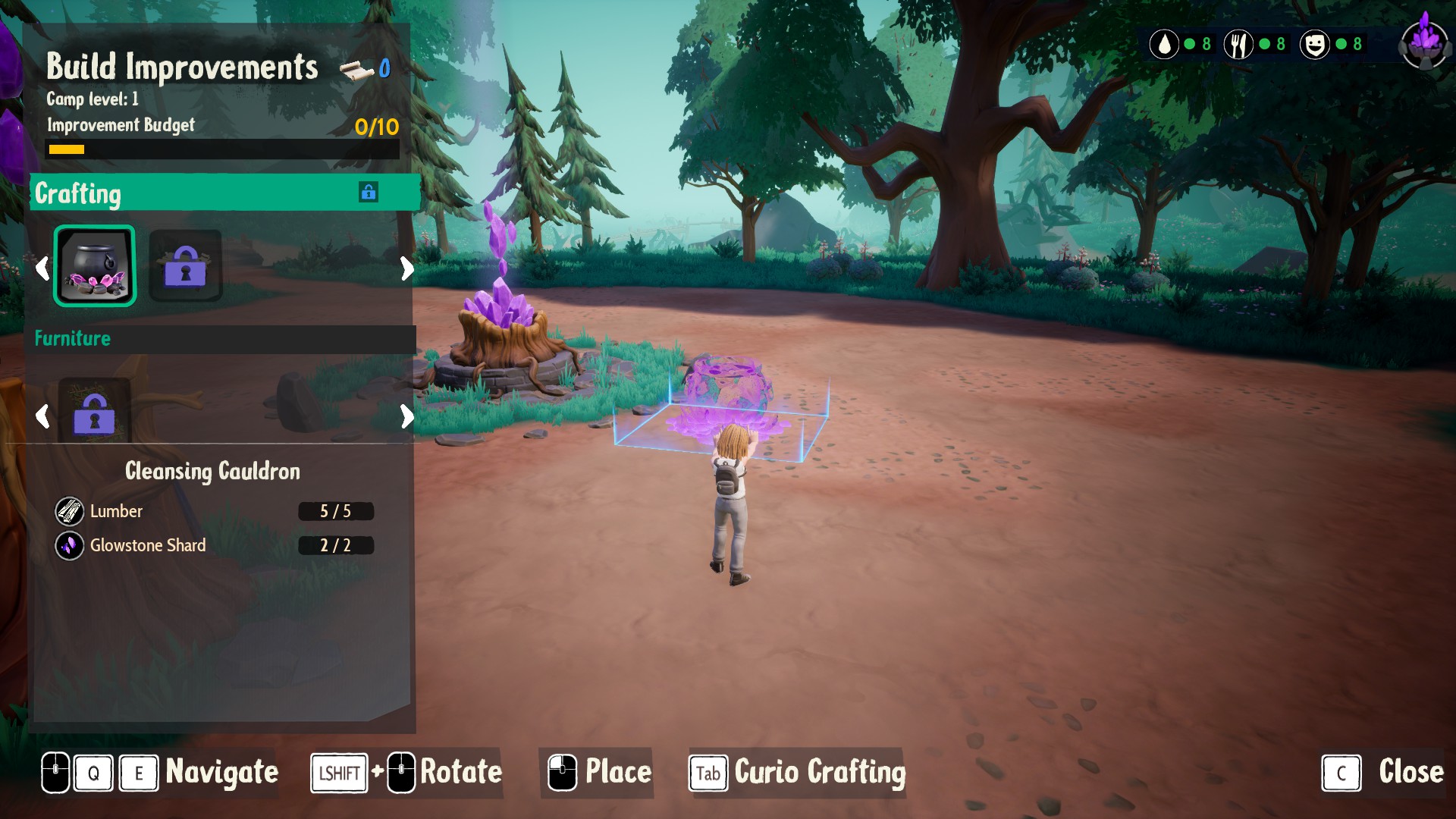Select the Cleansing Cauldron crafting slot
The width and height of the screenshot is (1456, 819).
point(95,266)
